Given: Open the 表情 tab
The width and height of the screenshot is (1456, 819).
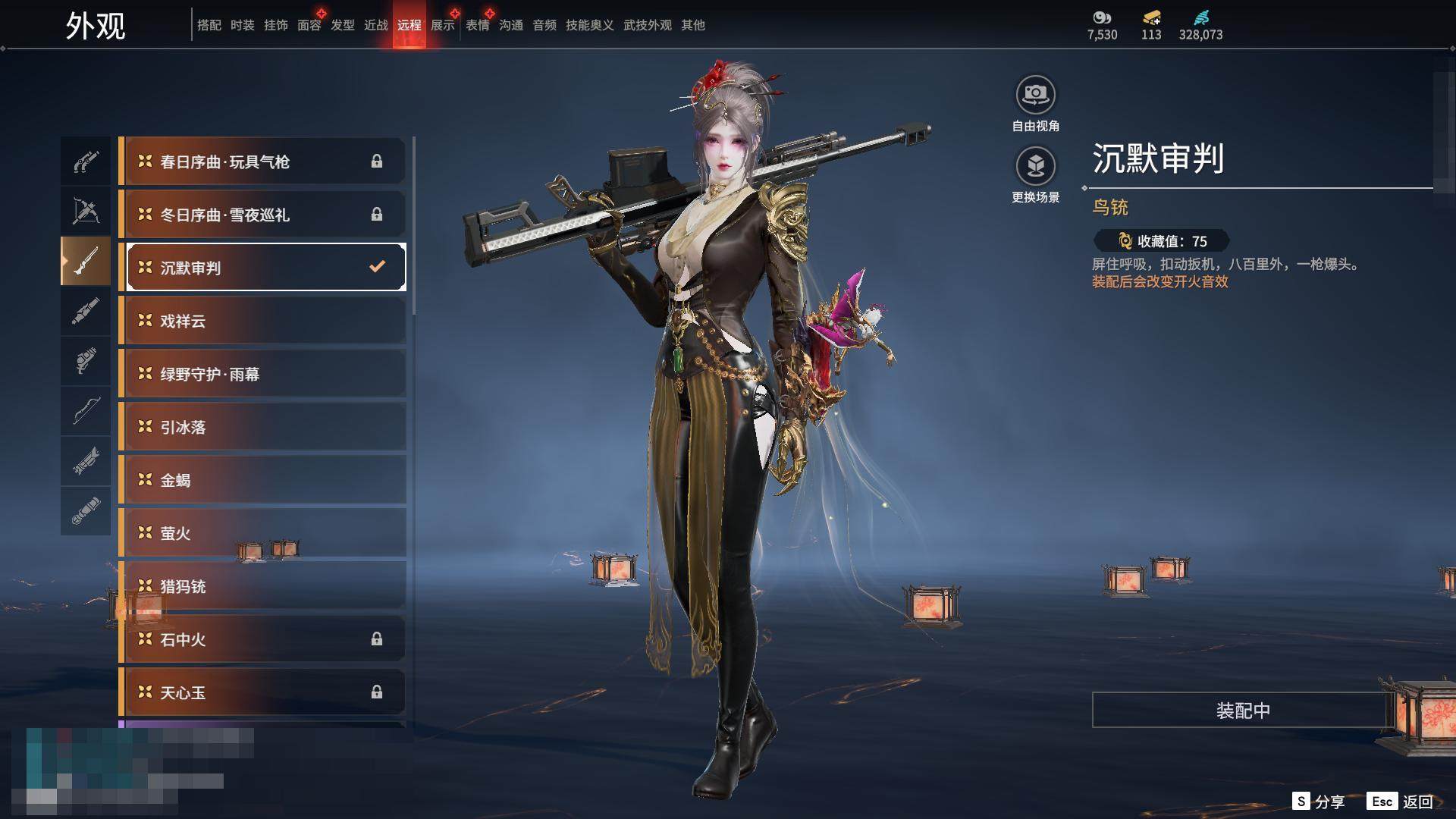Looking at the screenshot, I should pos(478,25).
